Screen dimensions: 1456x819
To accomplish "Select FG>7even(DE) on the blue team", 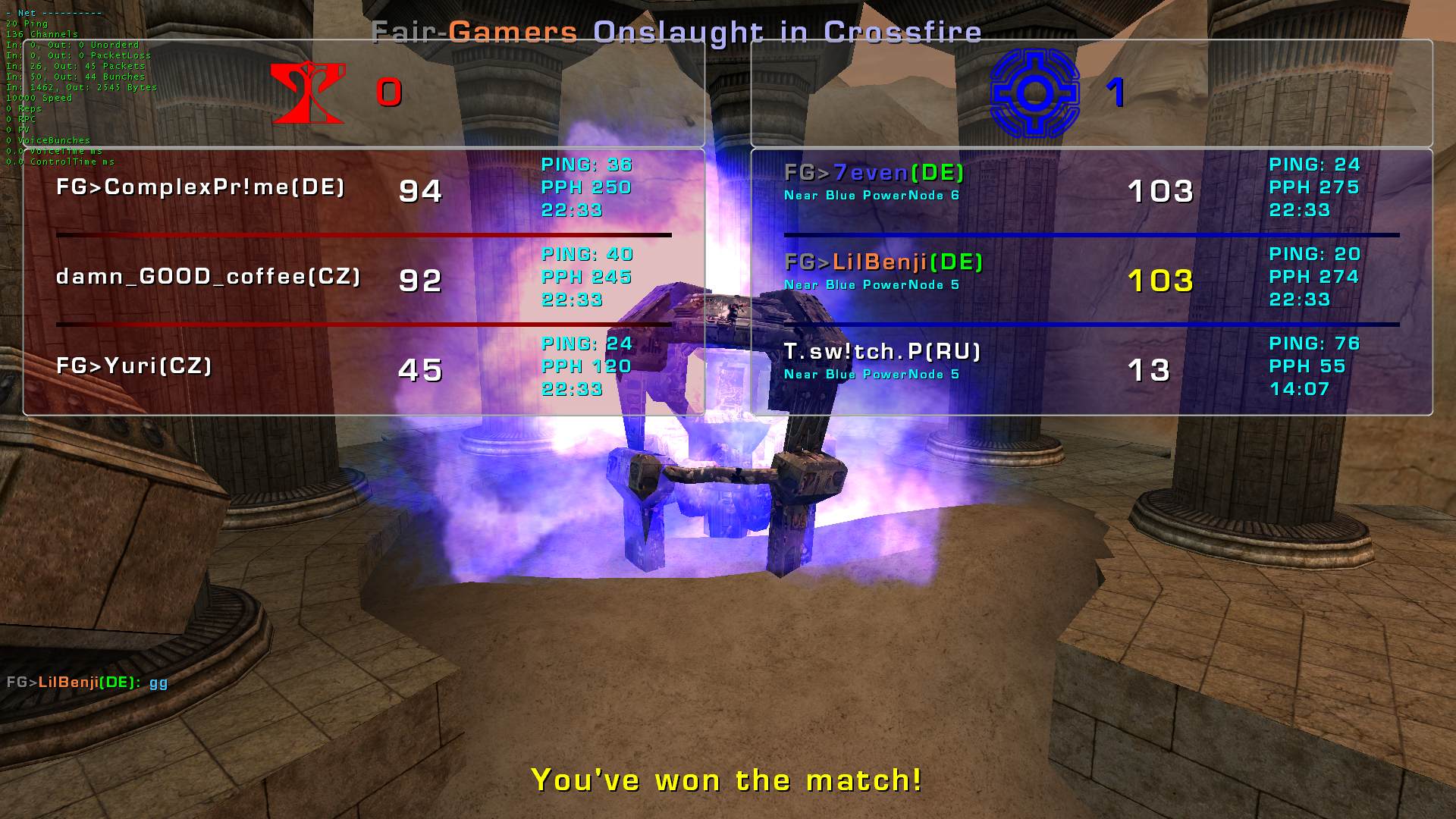I will pos(874,174).
